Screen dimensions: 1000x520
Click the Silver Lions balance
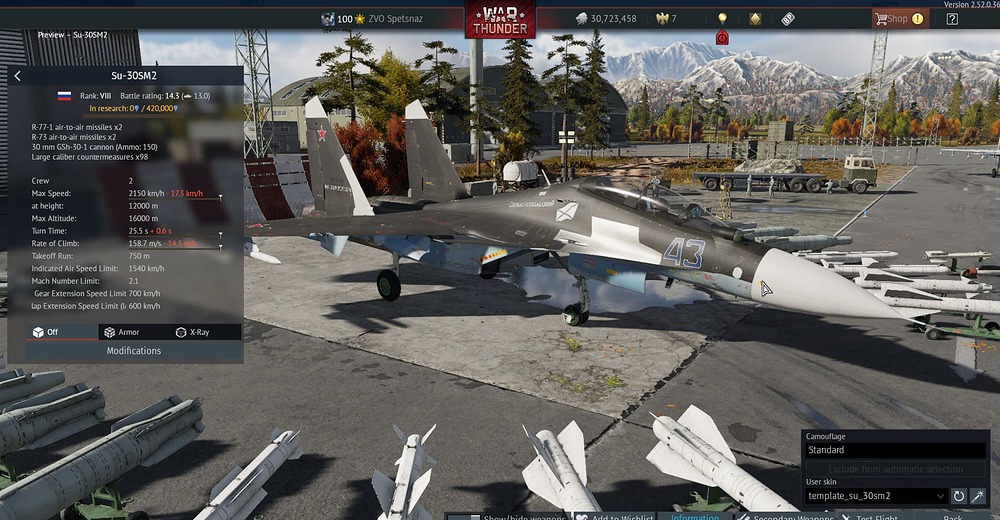coord(606,19)
